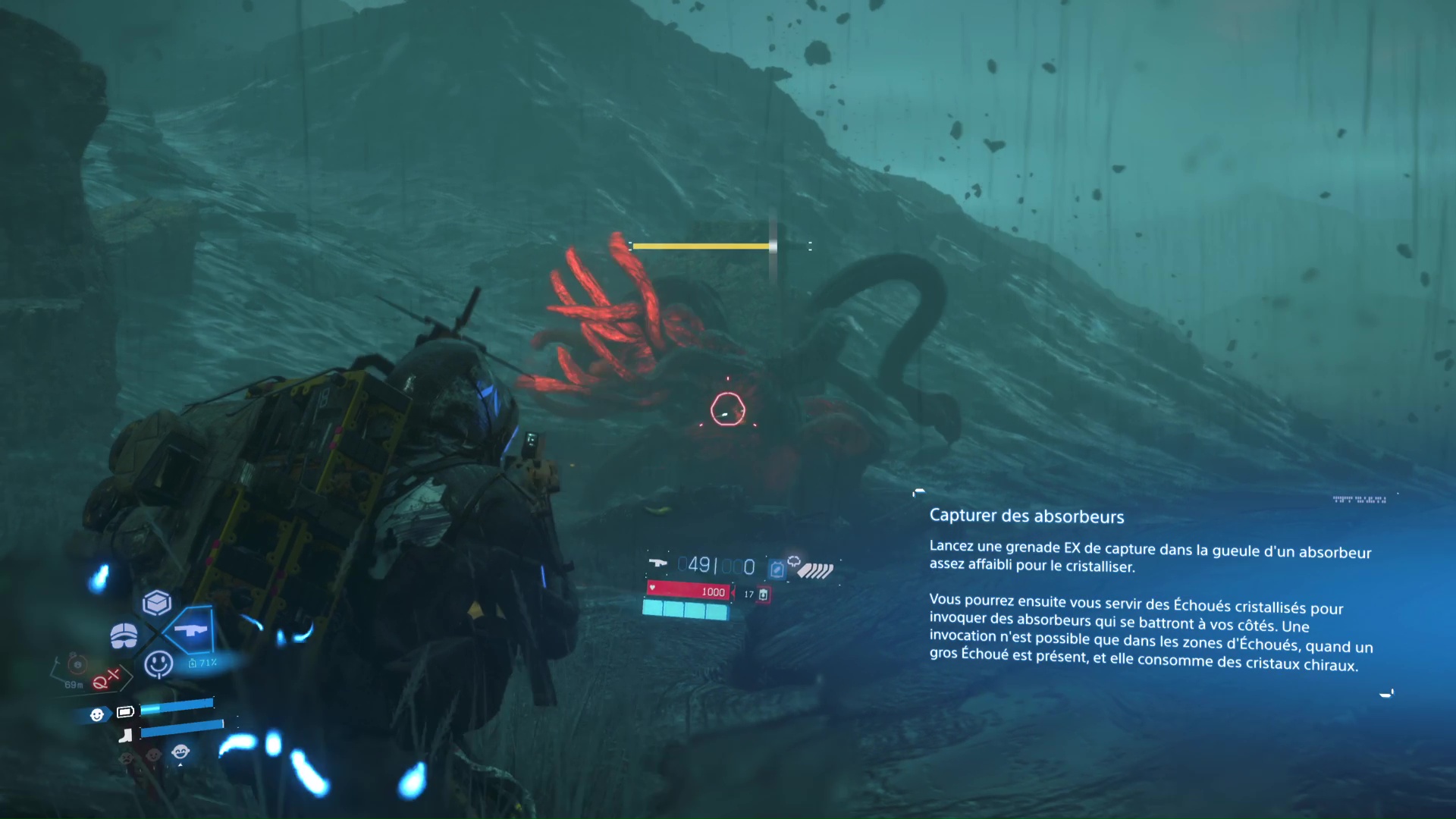Click the red marker on the compass

(x=106, y=679)
